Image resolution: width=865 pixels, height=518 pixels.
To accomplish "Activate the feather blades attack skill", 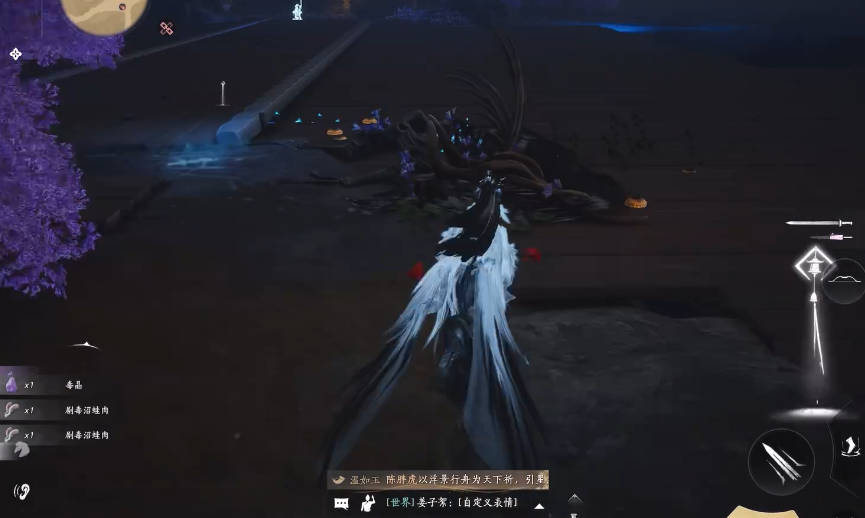I will 781,461.
